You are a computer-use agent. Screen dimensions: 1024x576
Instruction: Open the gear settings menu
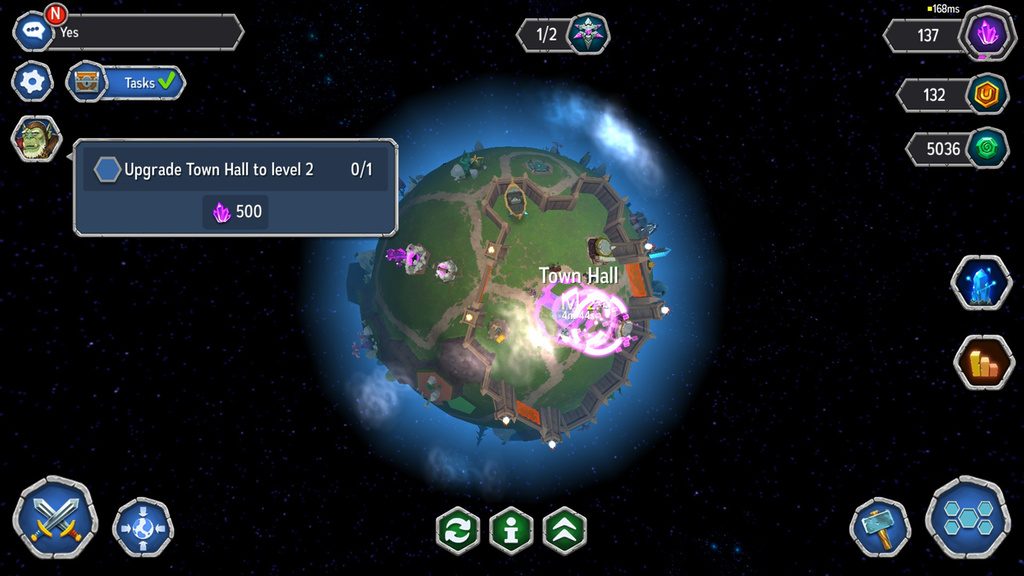click(33, 81)
